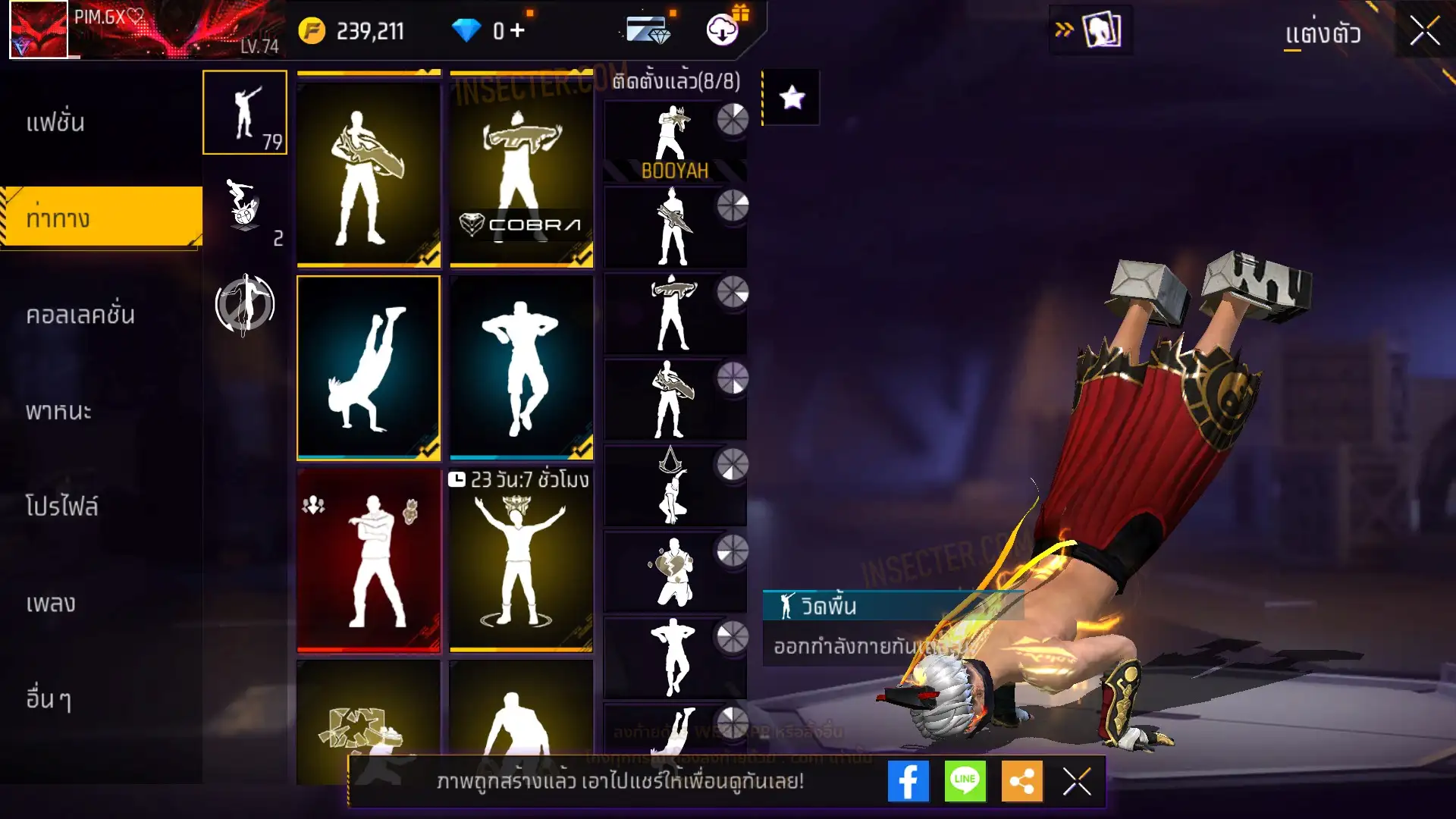Share the image via LINE
The image size is (1456, 819).
[965, 781]
